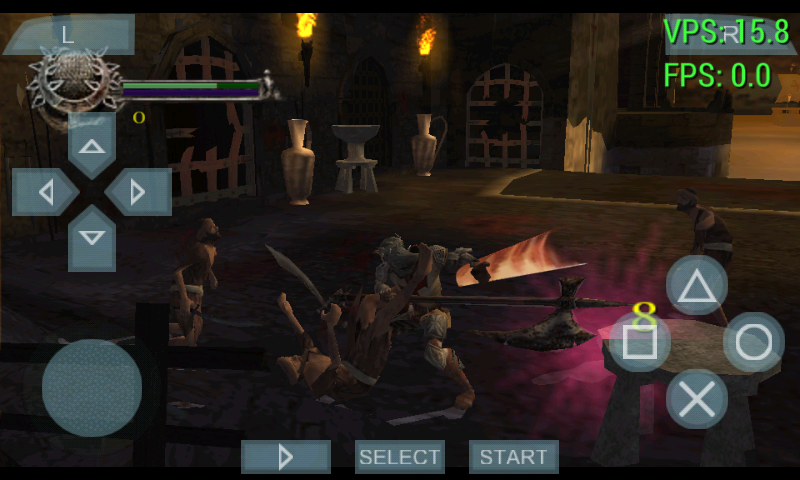This screenshot has height=480, width=800.
Task: Tap the D-pad down arrow
Action: (92, 238)
